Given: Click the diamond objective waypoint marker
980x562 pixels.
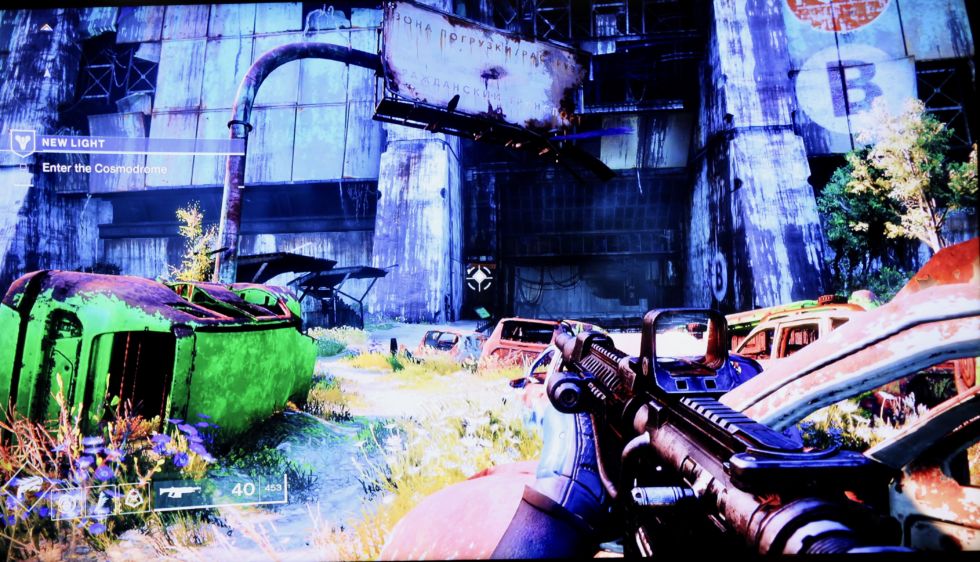Looking at the screenshot, I should coord(481,277).
